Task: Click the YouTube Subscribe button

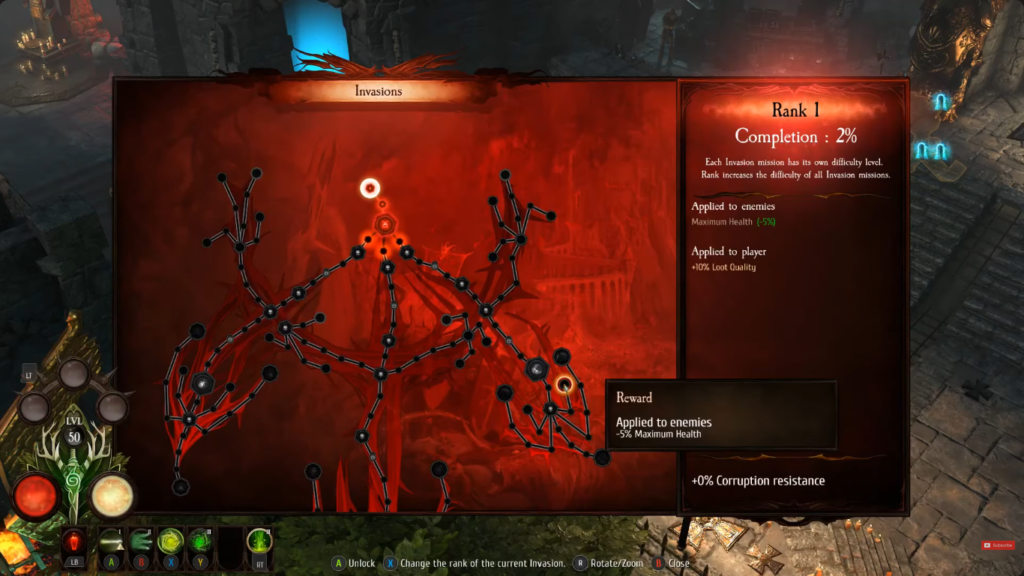Action: click(x=998, y=545)
